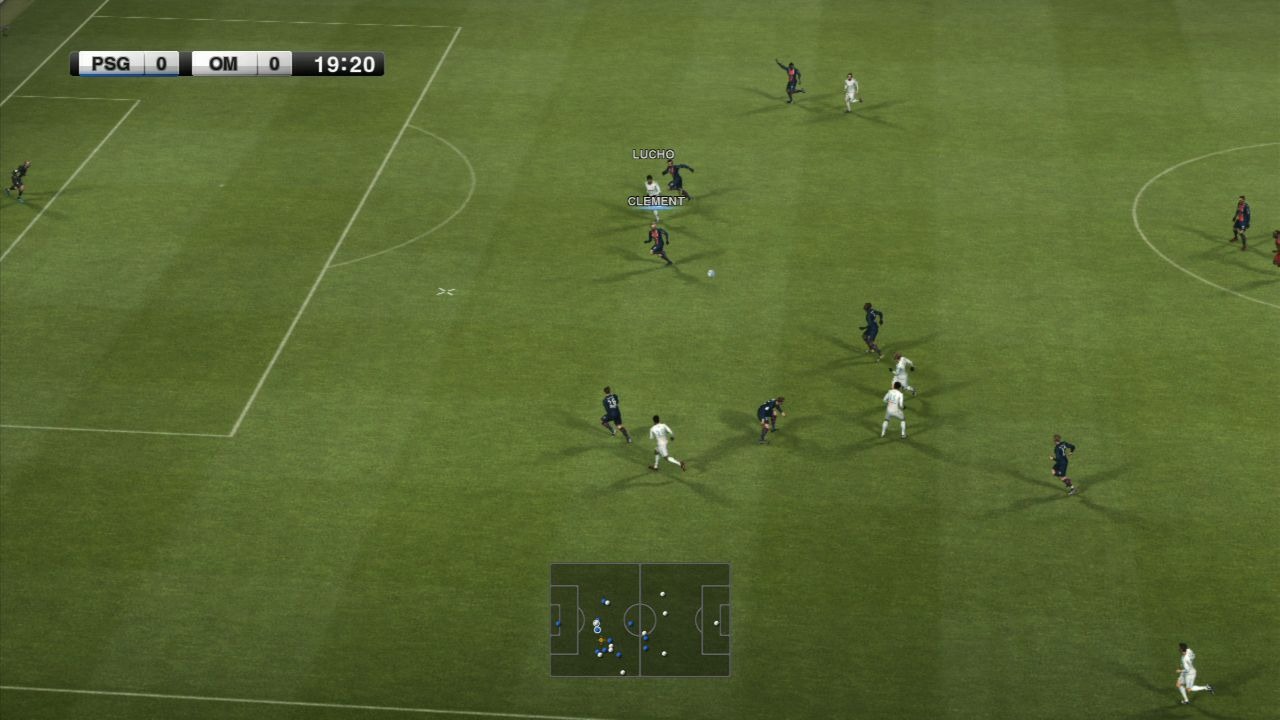Select the highlighted ball marker on the radar
Screen dimensions: 1280x720
[x=597, y=629]
